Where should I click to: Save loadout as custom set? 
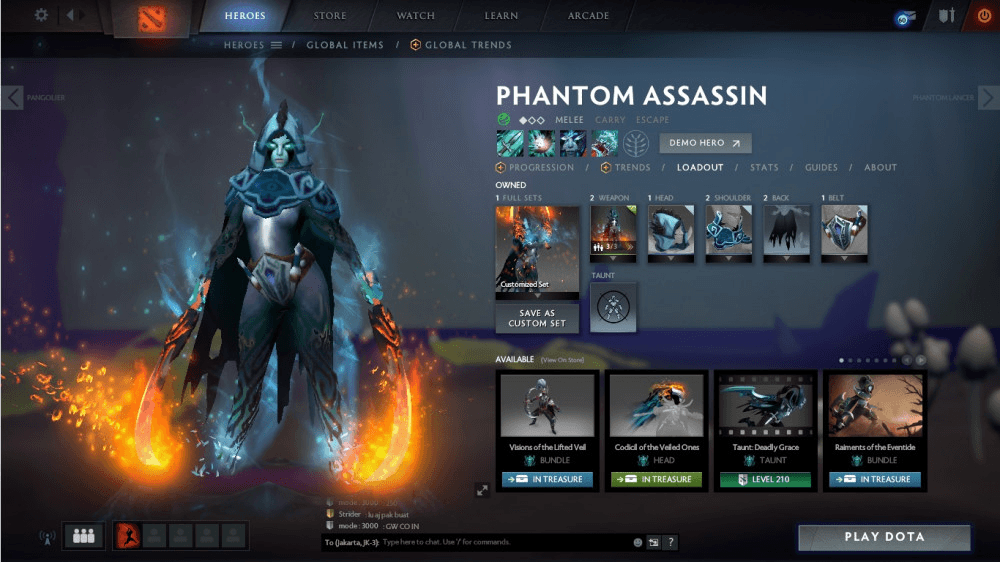click(537, 319)
